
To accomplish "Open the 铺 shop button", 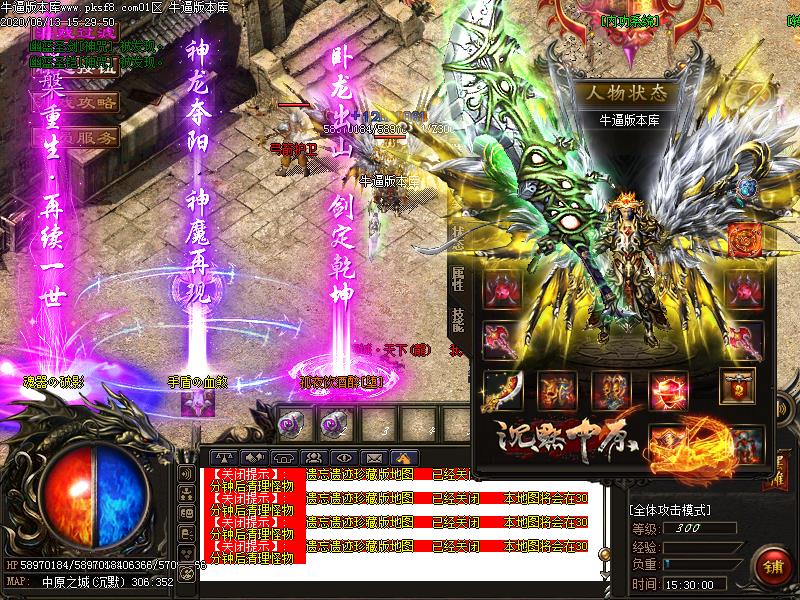I will (773, 564).
